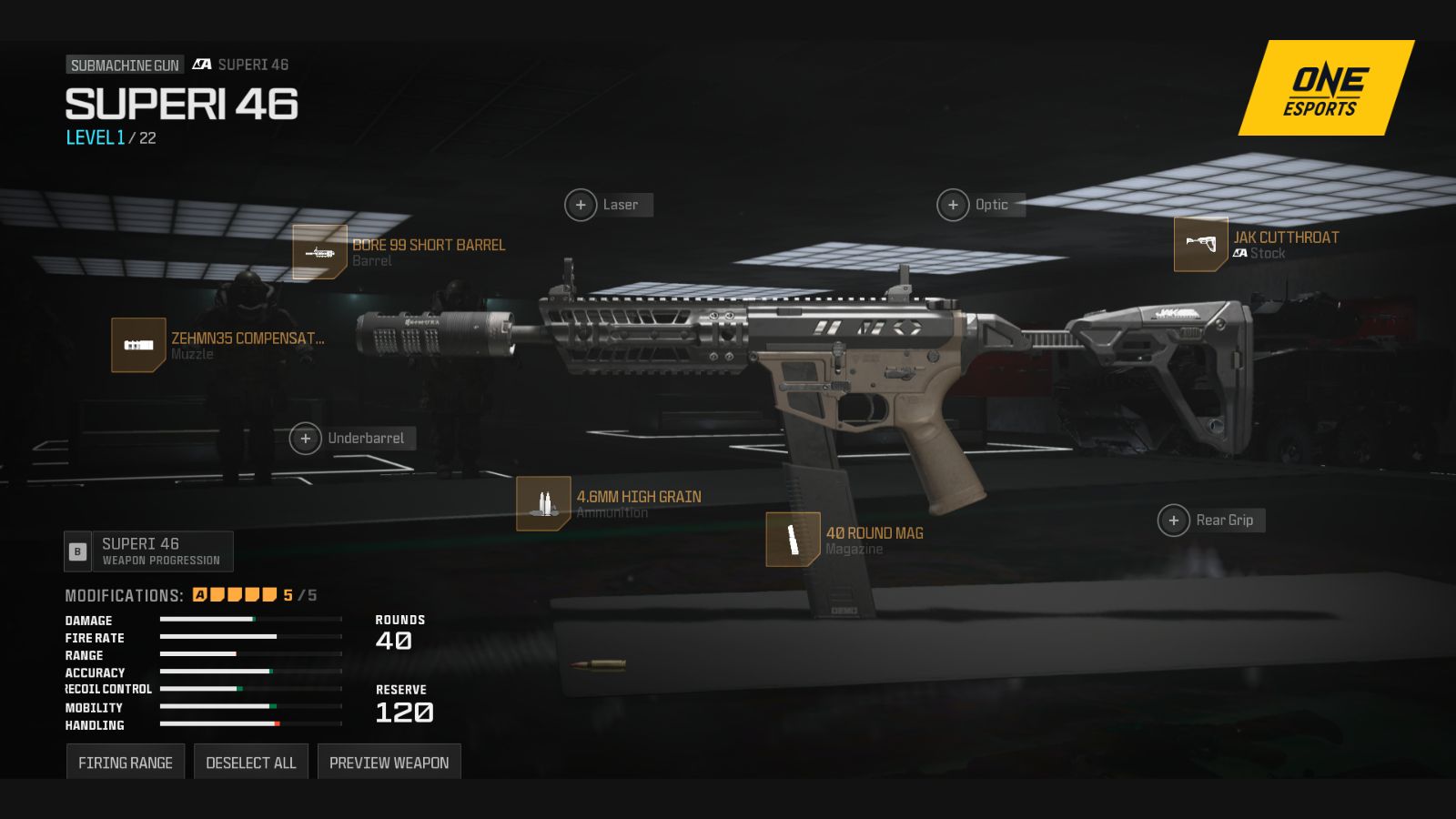
Task: Click the 4.6mm High Grain ammunition icon
Action: [x=543, y=503]
